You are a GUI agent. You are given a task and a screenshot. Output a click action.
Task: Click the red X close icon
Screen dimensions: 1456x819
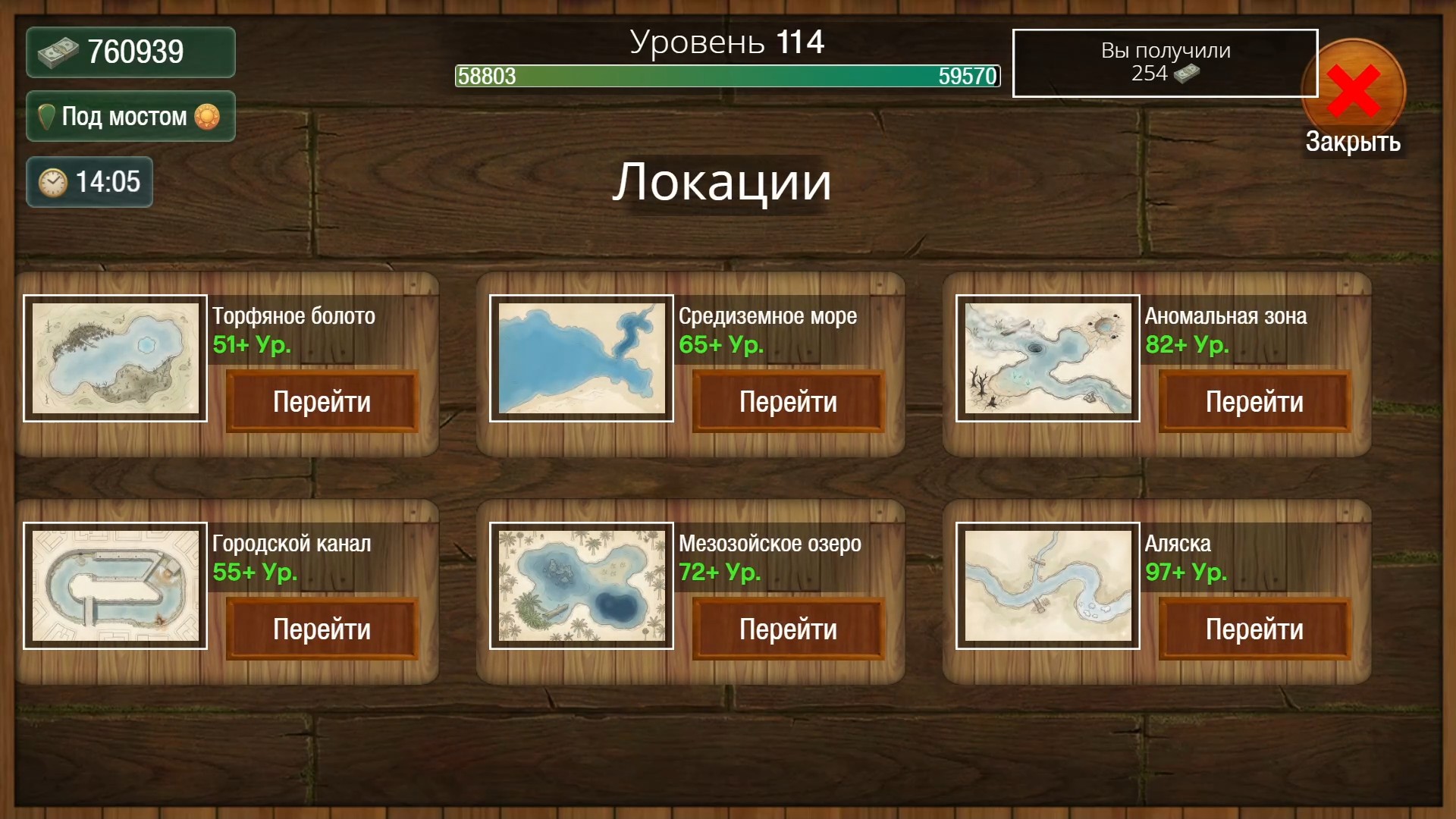pos(1353,88)
